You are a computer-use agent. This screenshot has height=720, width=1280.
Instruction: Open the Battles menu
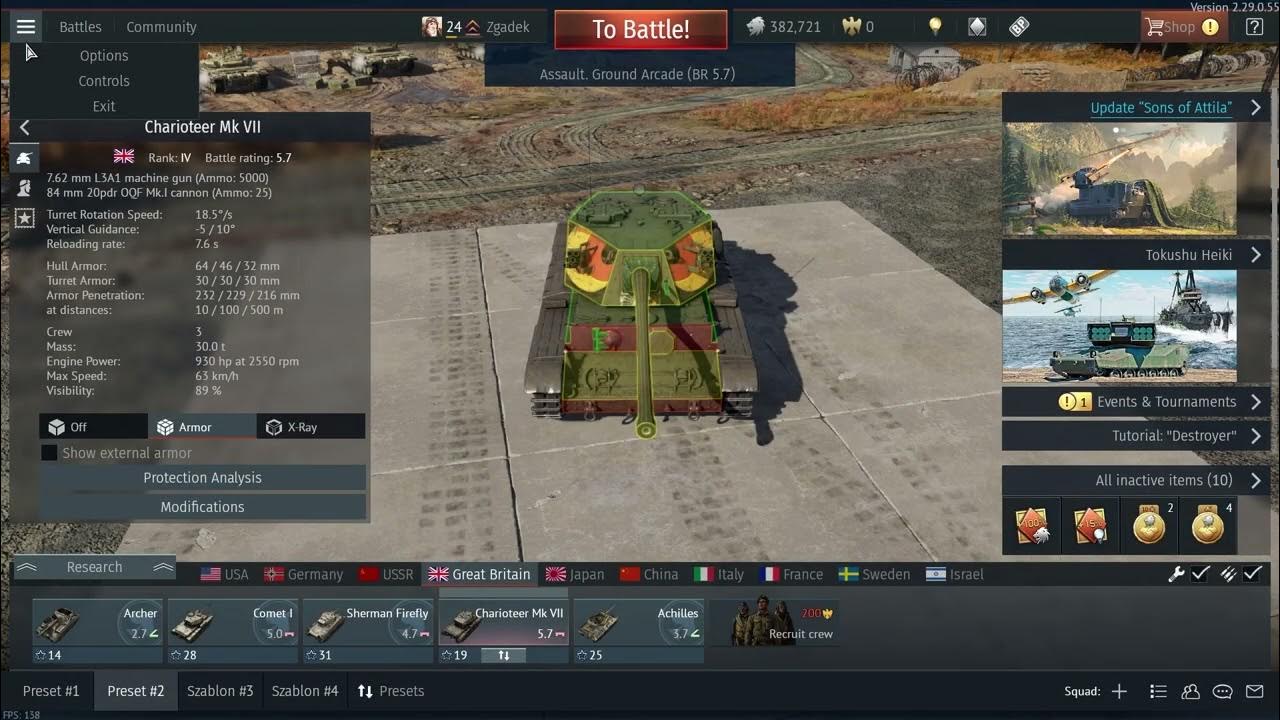click(79, 26)
